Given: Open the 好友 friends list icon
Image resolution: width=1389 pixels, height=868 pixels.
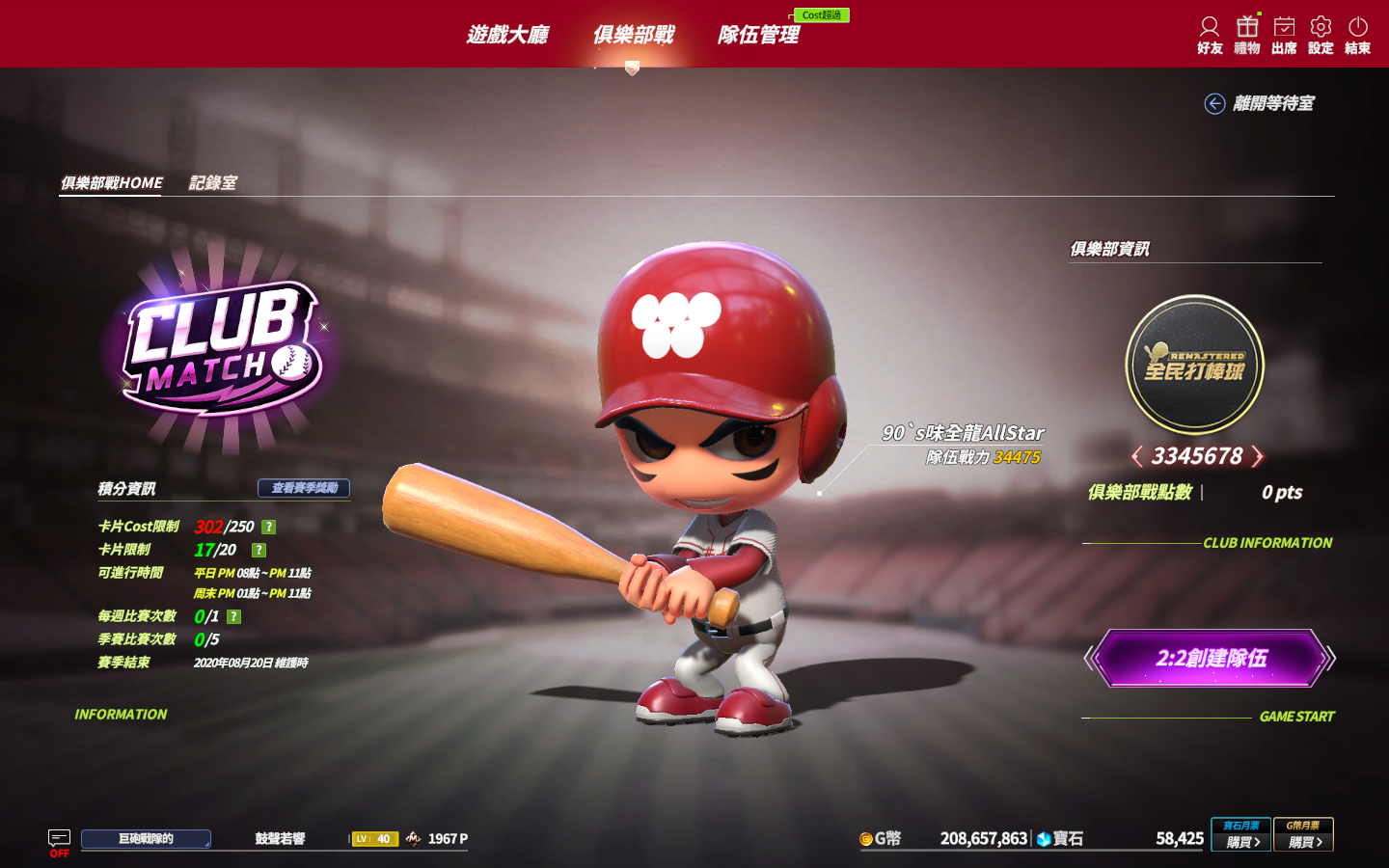Looking at the screenshot, I should click(x=1210, y=35).
